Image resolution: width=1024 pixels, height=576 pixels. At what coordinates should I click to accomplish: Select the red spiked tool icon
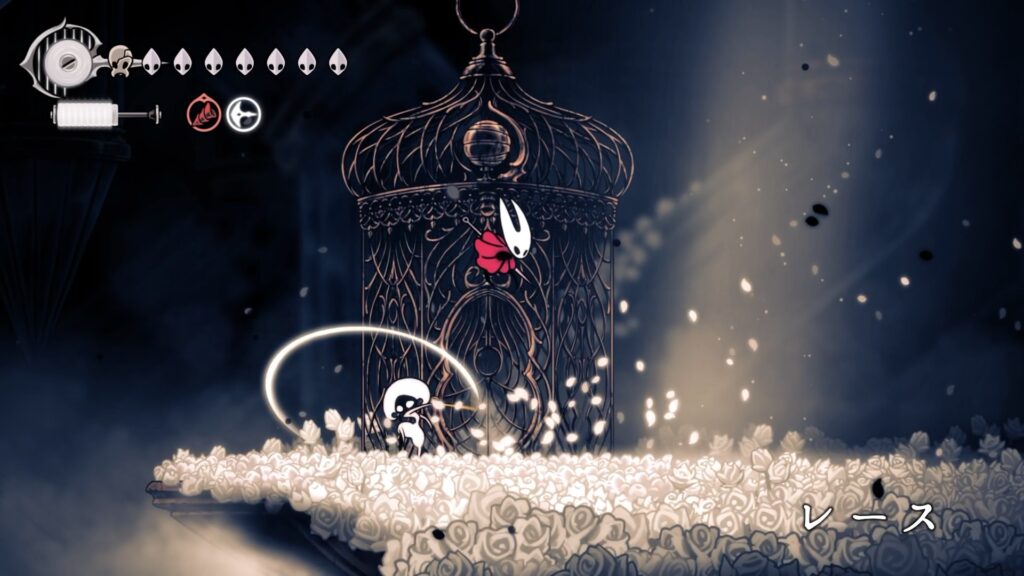coord(202,115)
